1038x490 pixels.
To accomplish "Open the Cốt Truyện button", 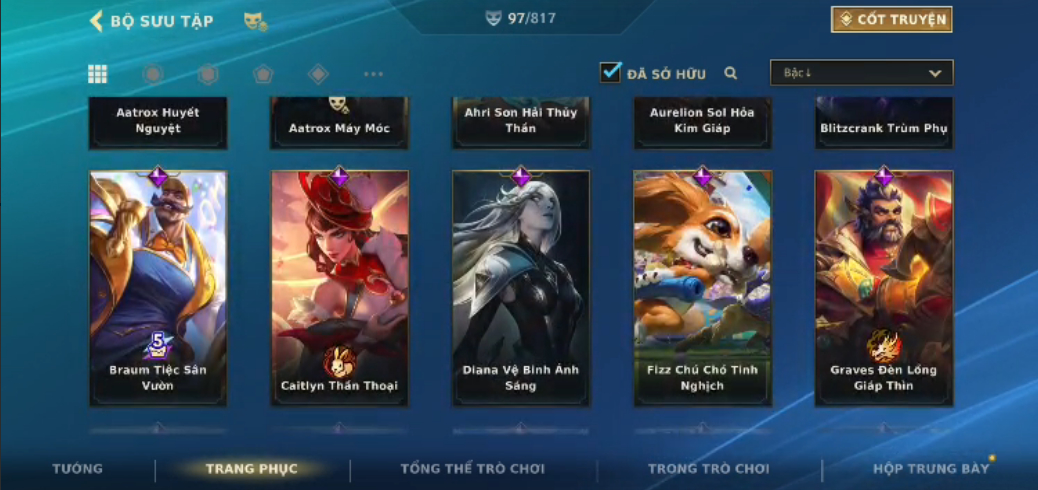I will 891,19.
